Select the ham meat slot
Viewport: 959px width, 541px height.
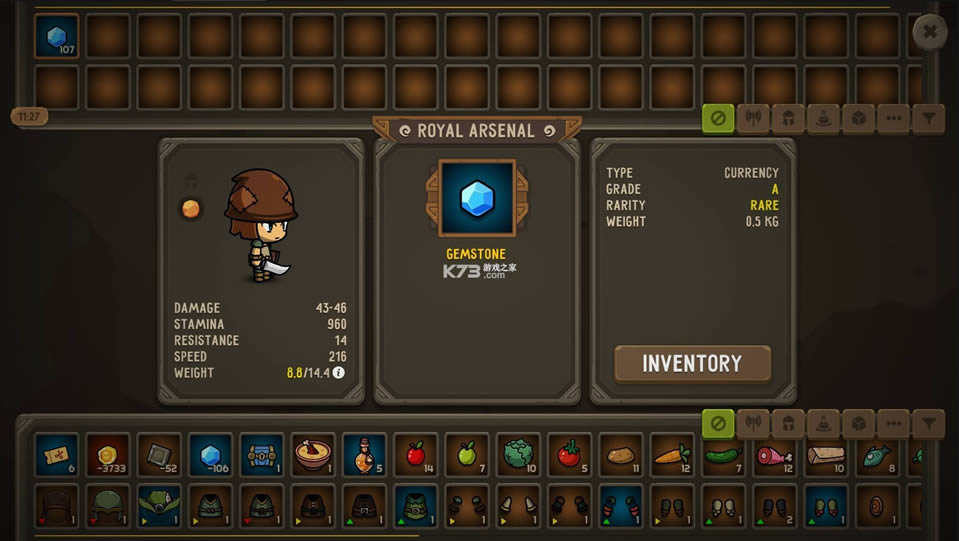pos(775,455)
